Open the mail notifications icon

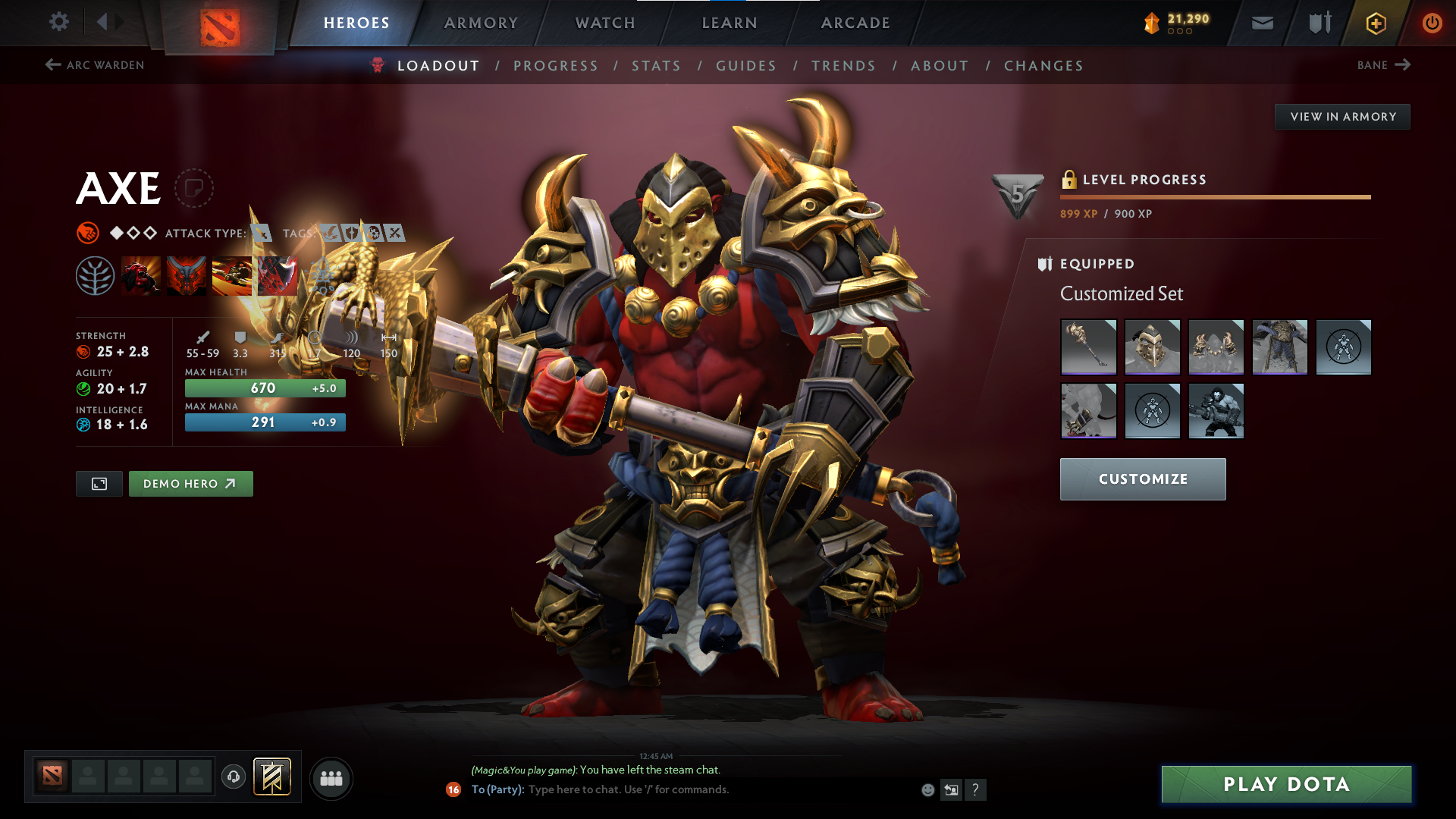coord(1261,23)
